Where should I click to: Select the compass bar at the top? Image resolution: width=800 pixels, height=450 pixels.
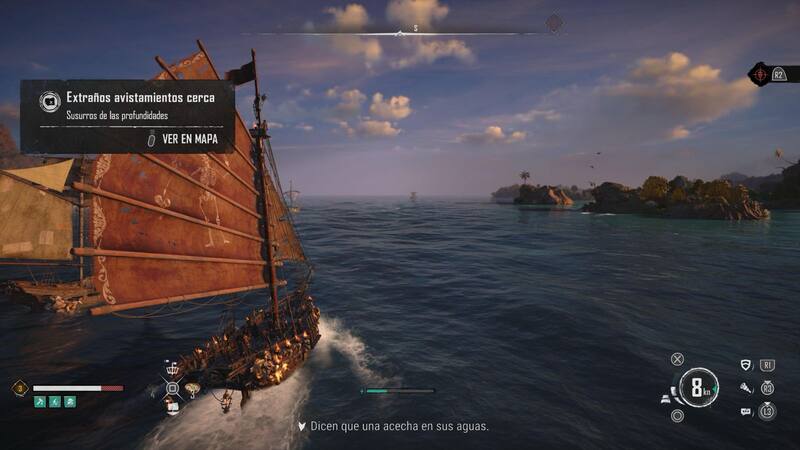click(x=415, y=30)
